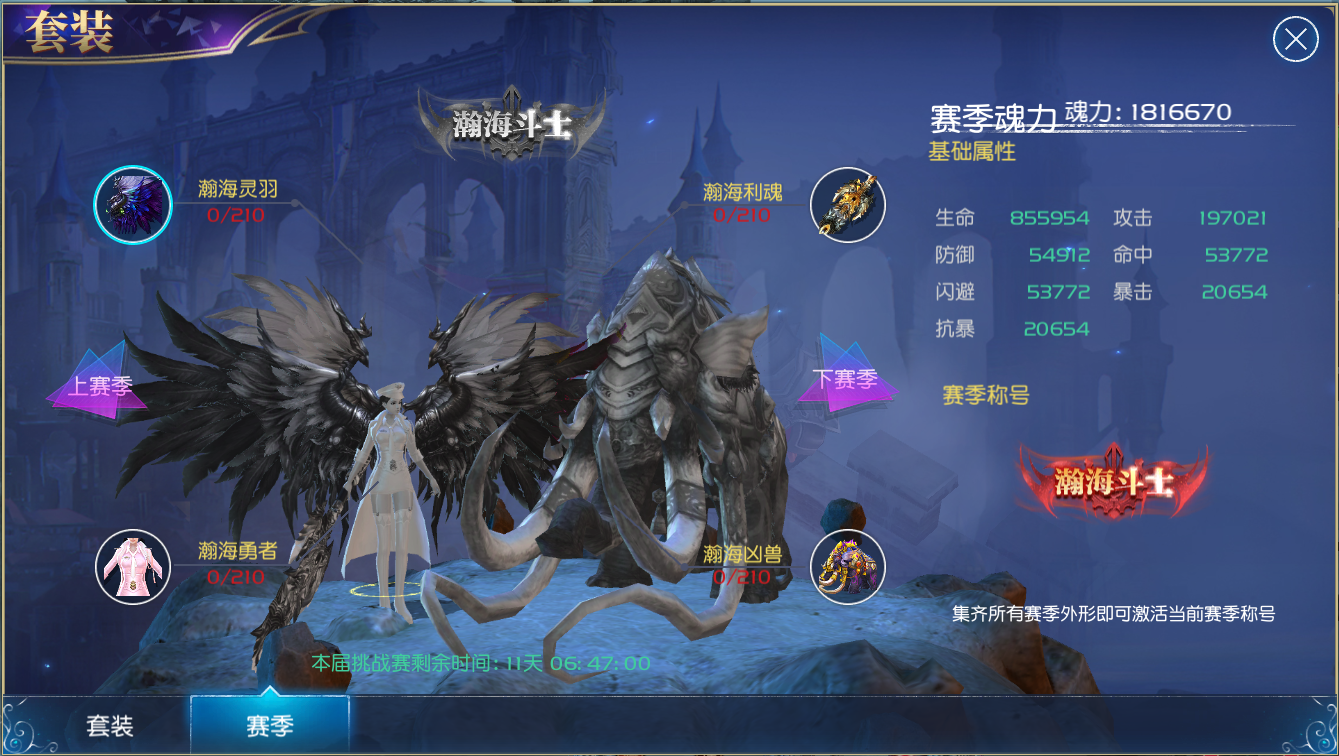
Task: Go to previous season with 上赛季
Action: click(x=98, y=383)
